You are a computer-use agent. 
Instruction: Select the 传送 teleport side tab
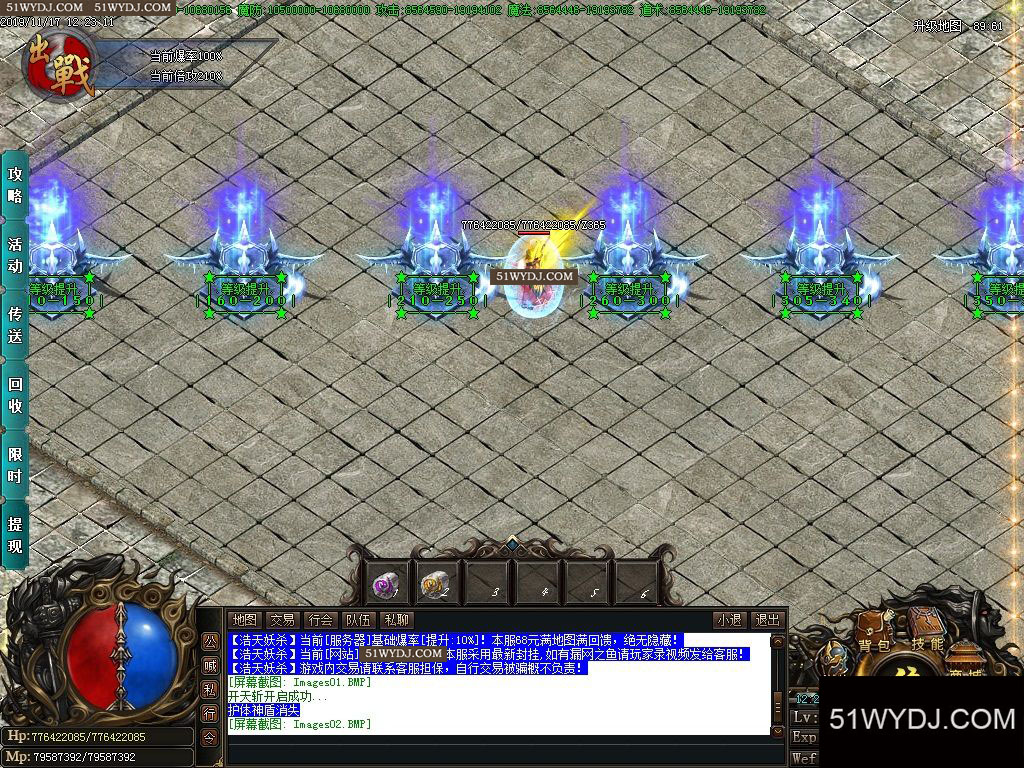[15, 325]
